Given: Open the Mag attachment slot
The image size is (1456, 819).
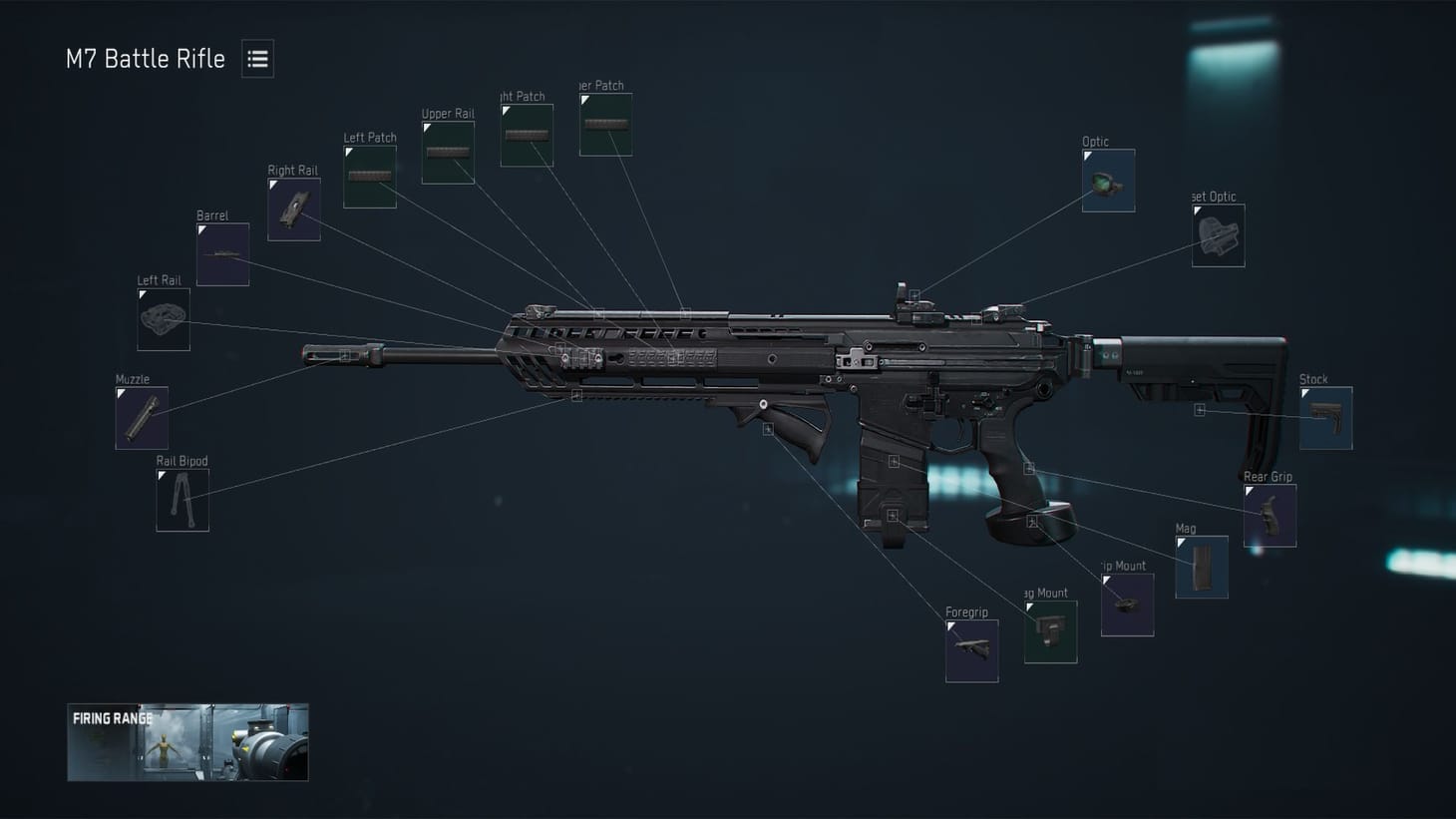Looking at the screenshot, I should (x=1200, y=566).
